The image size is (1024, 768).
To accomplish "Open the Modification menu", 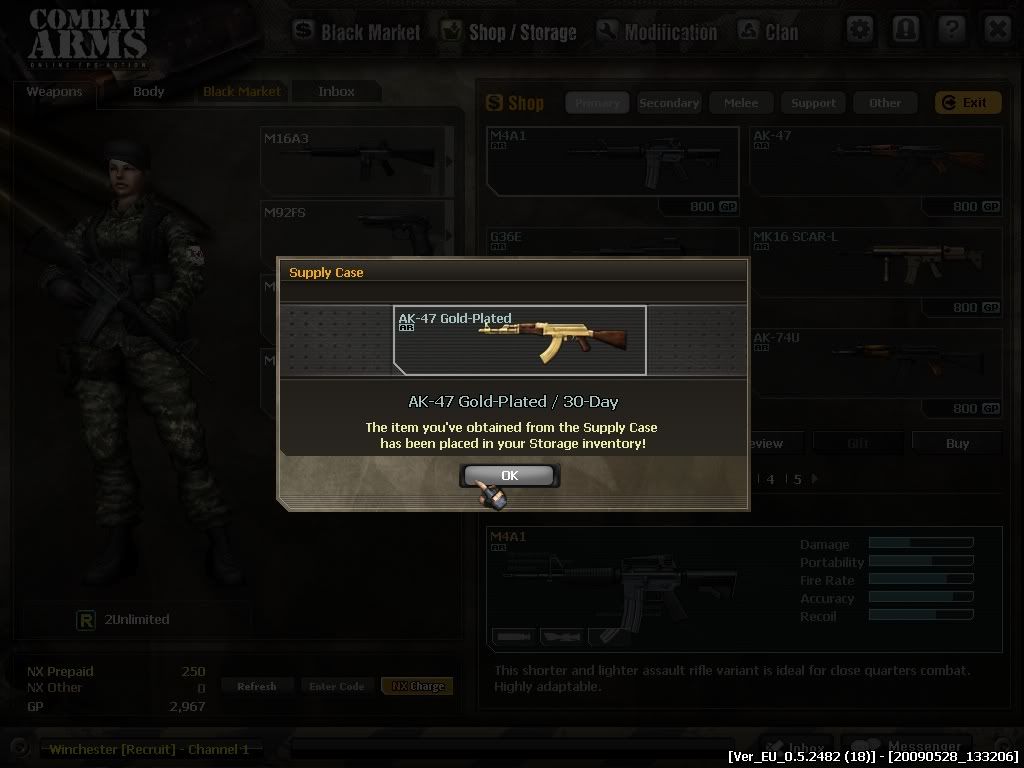I will coord(656,32).
